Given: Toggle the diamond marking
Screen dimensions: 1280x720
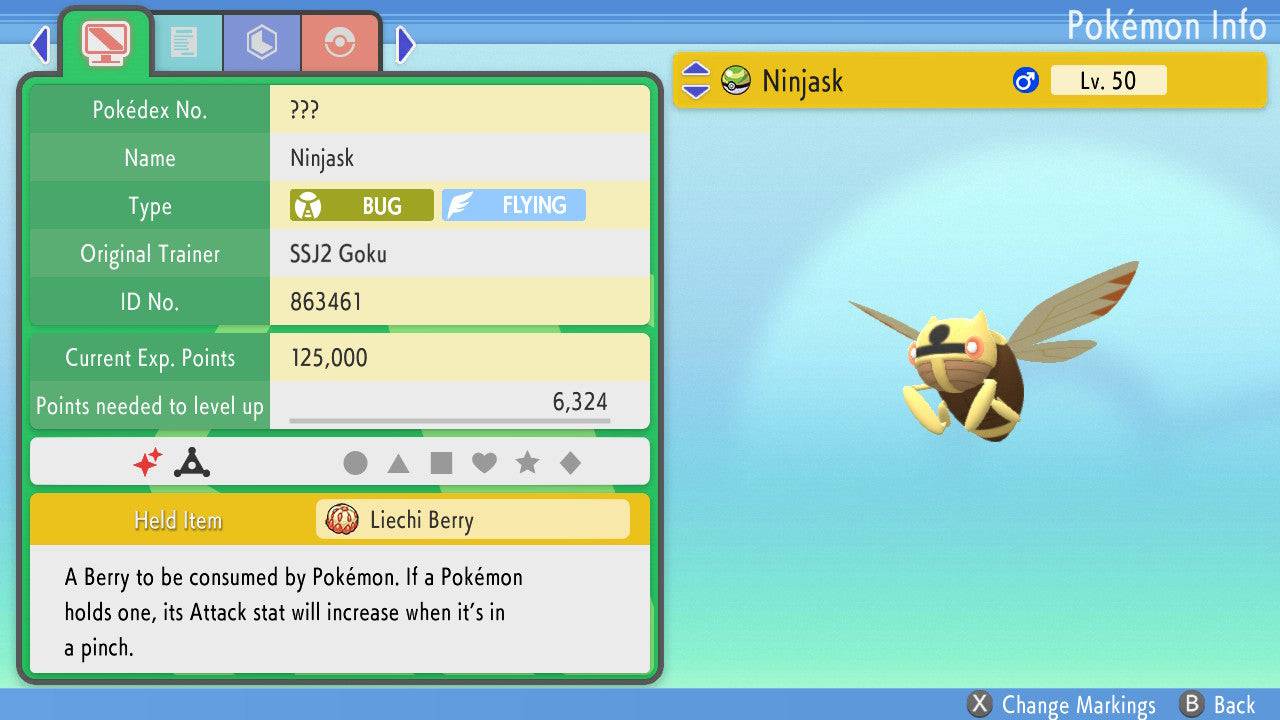Looking at the screenshot, I should pyautogui.click(x=570, y=463).
